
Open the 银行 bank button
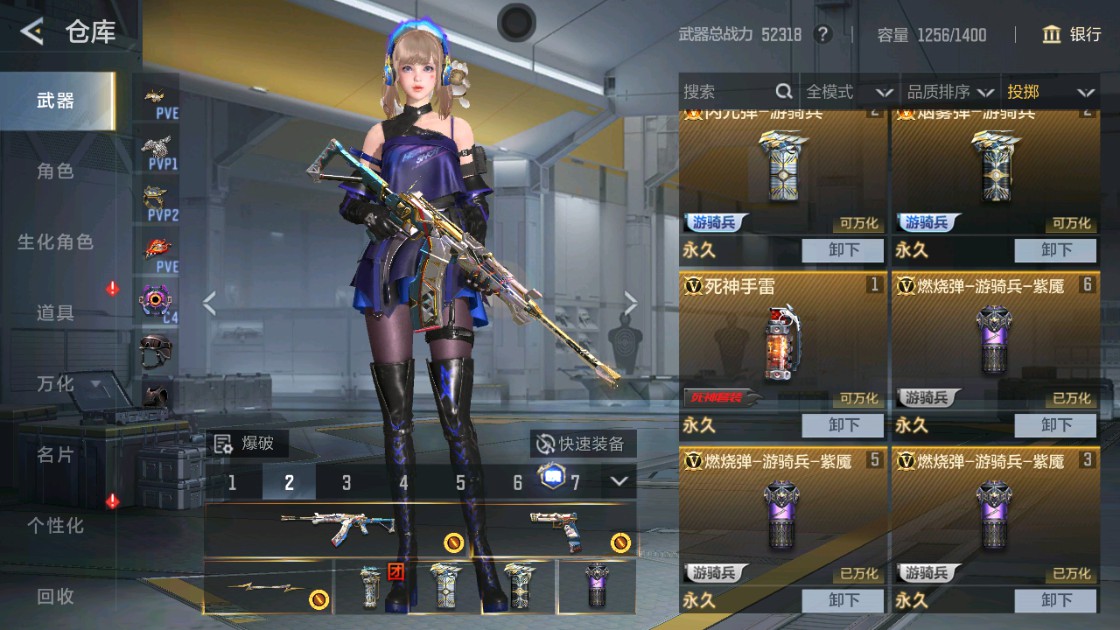point(1072,35)
